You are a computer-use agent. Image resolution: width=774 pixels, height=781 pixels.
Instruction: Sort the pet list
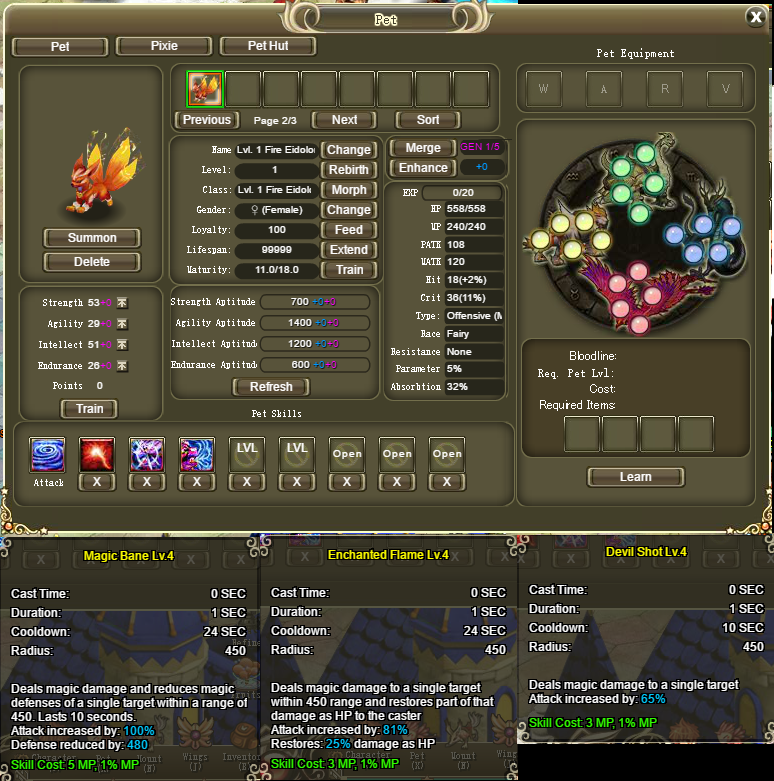pyautogui.click(x=428, y=120)
